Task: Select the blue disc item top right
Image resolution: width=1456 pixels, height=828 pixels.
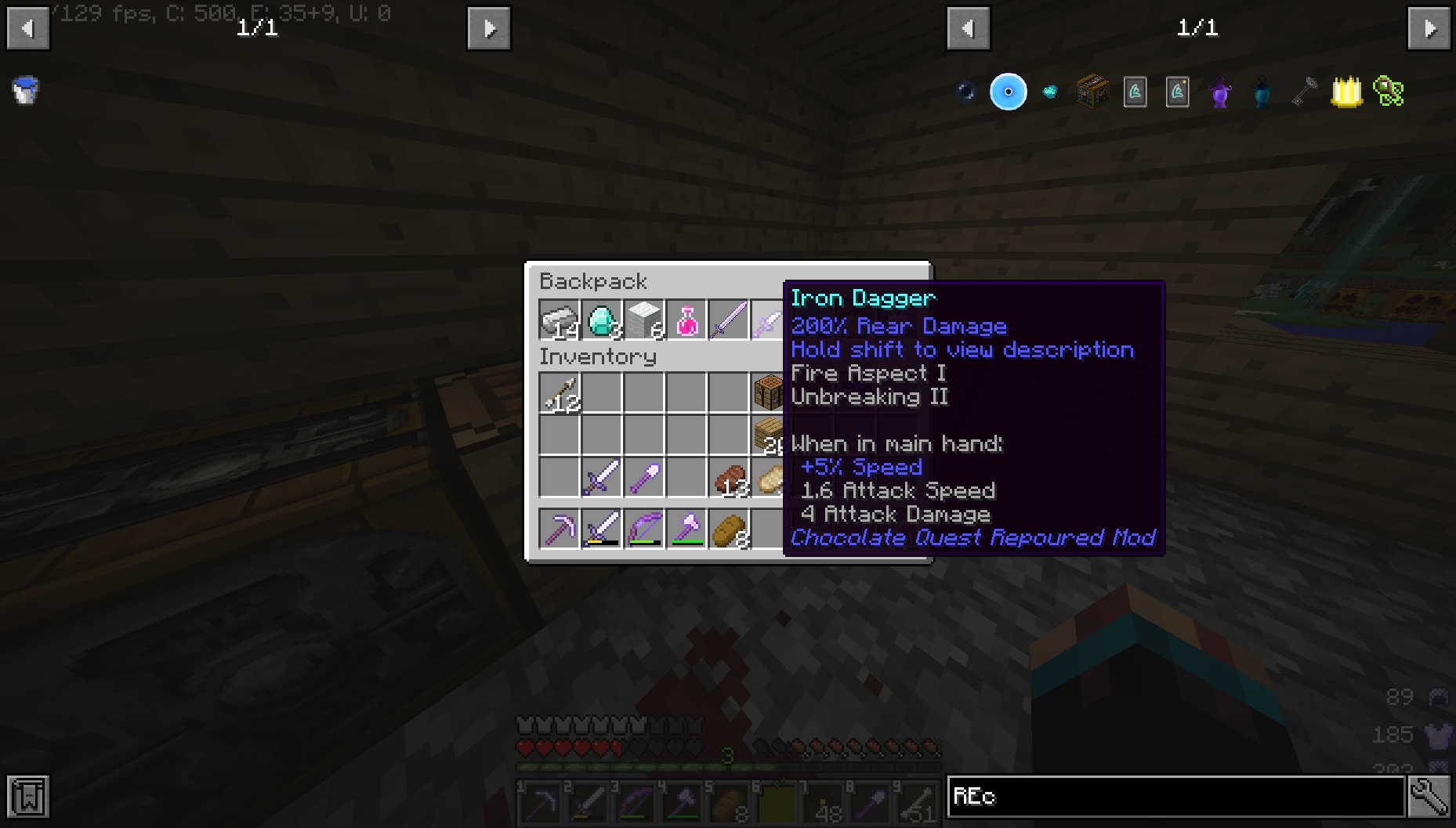Action: tap(1009, 92)
